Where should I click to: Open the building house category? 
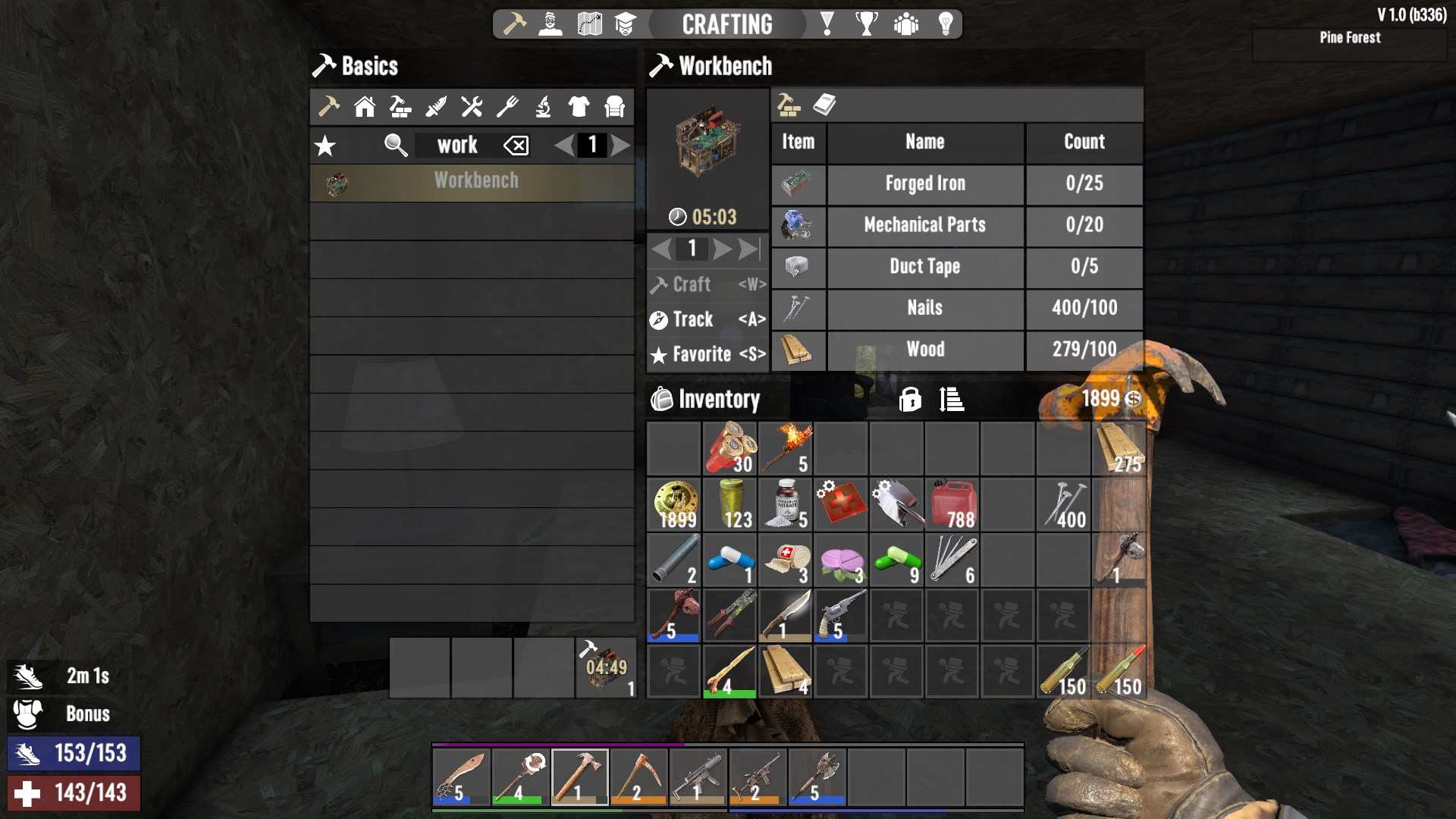(365, 107)
